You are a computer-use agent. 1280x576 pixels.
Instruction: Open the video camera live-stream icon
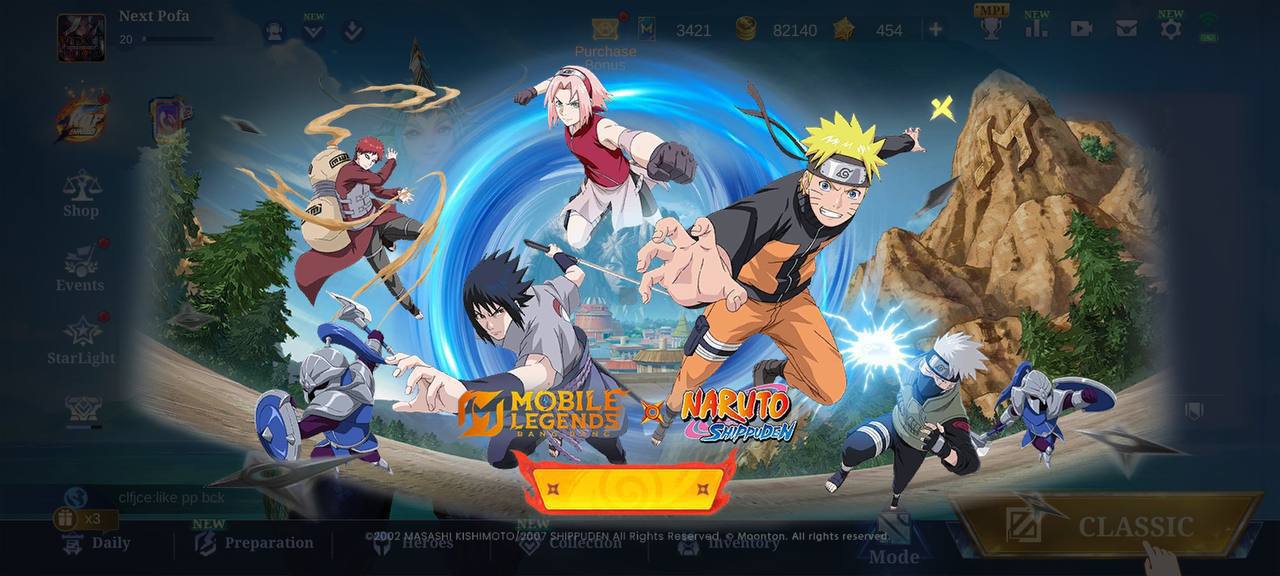coord(1081,29)
